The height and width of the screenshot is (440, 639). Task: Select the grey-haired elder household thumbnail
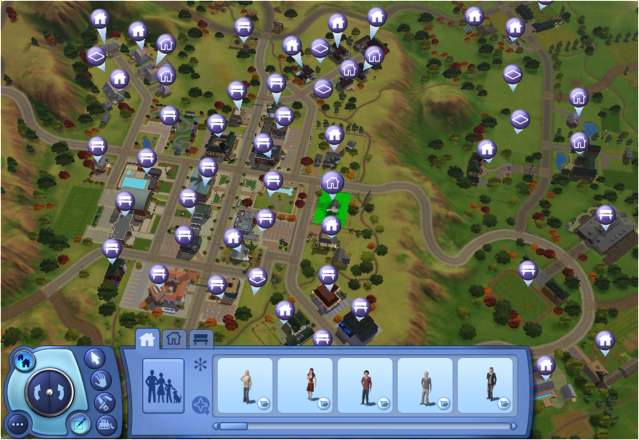click(425, 385)
